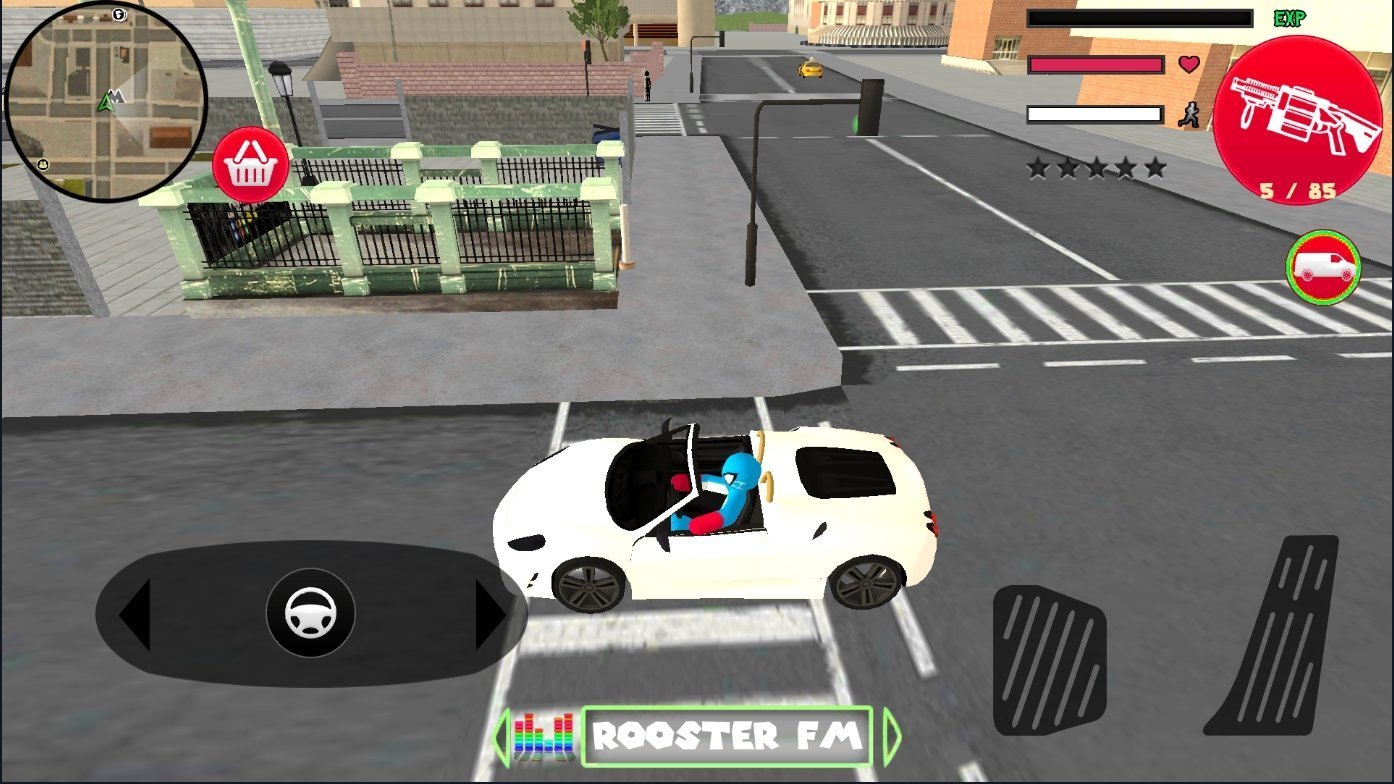
Task: Tap the white van vehicle button
Action: 1323,268
